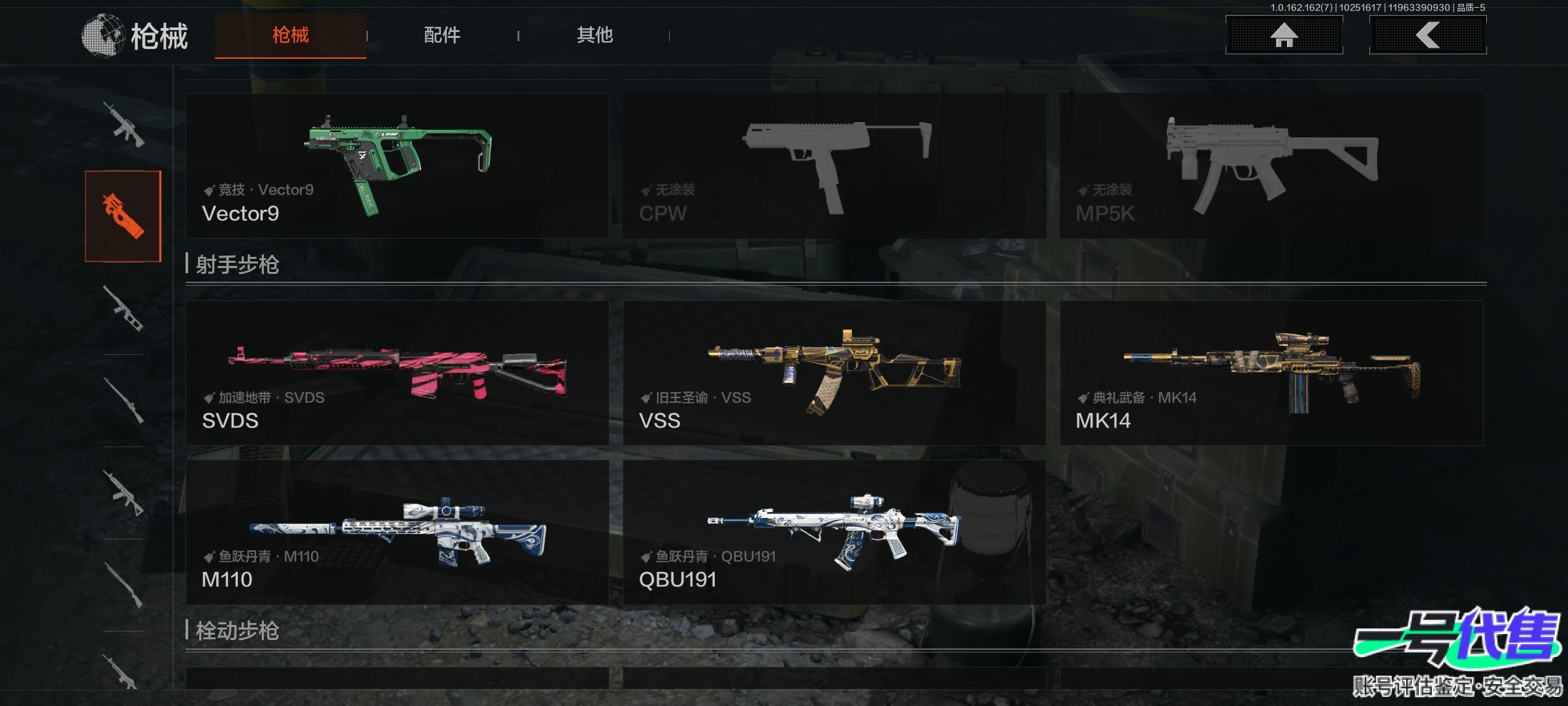Go to the home screen
The height and width of the screenshot is (706, 1568).
pyautogui.click(x=1284, y=35)
